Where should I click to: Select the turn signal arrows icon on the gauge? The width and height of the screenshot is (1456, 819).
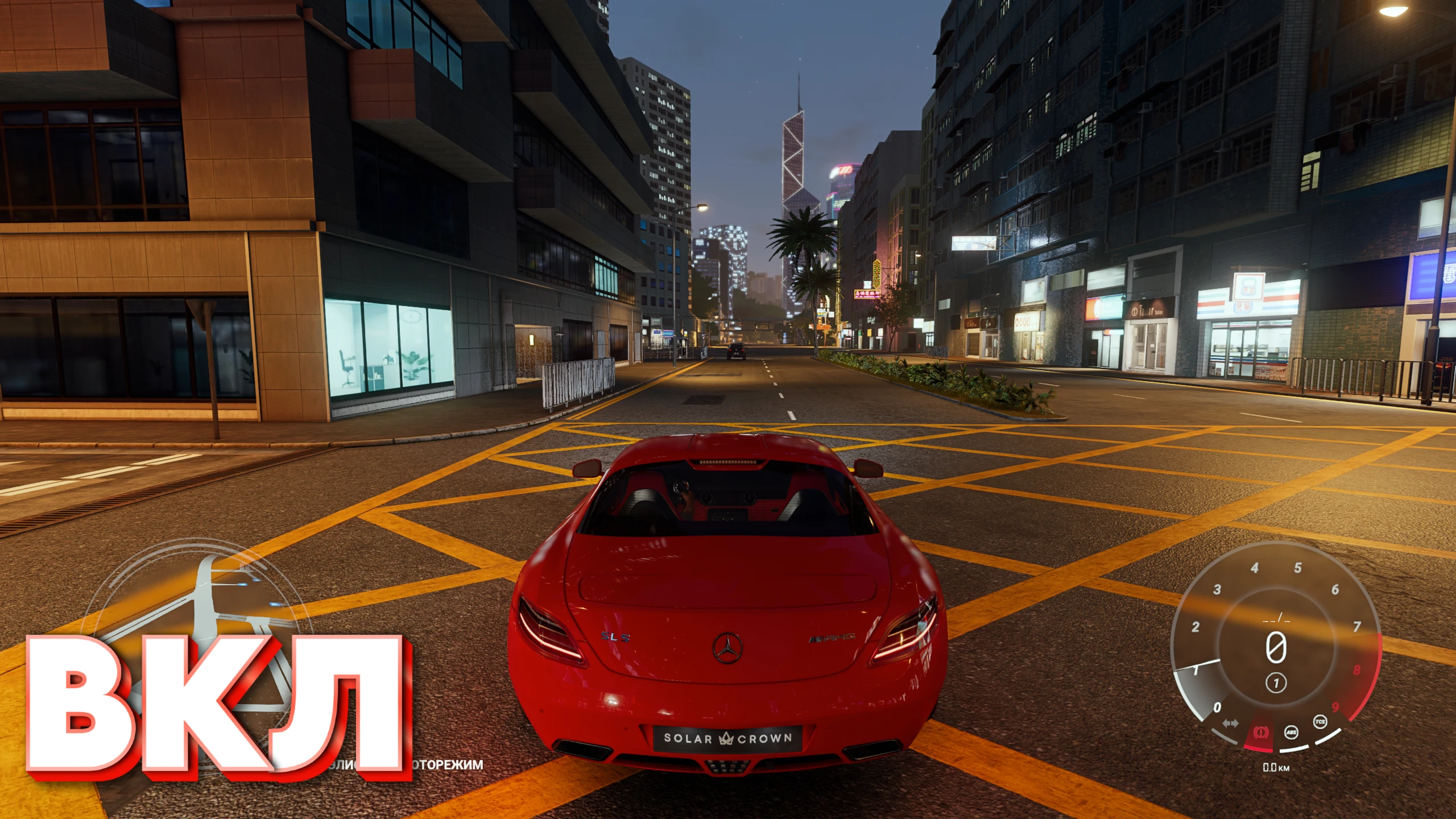coord(1231,723)
